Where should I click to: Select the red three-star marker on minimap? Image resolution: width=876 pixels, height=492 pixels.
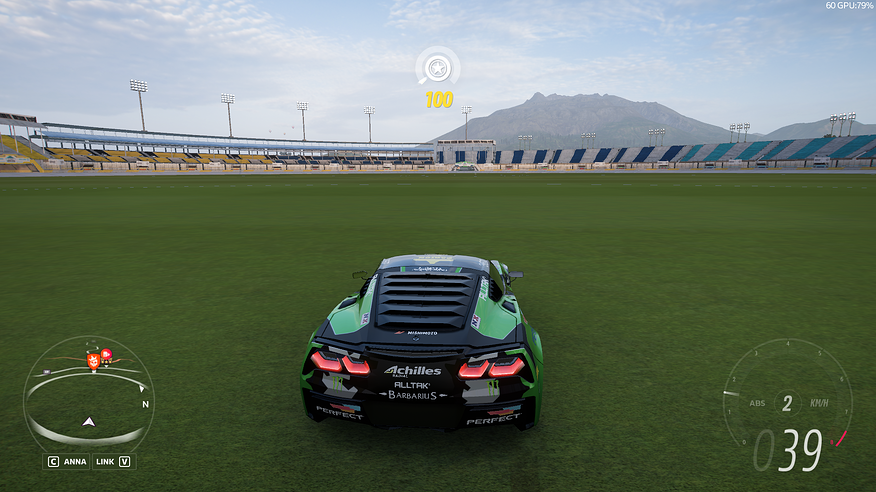(106, 355)
